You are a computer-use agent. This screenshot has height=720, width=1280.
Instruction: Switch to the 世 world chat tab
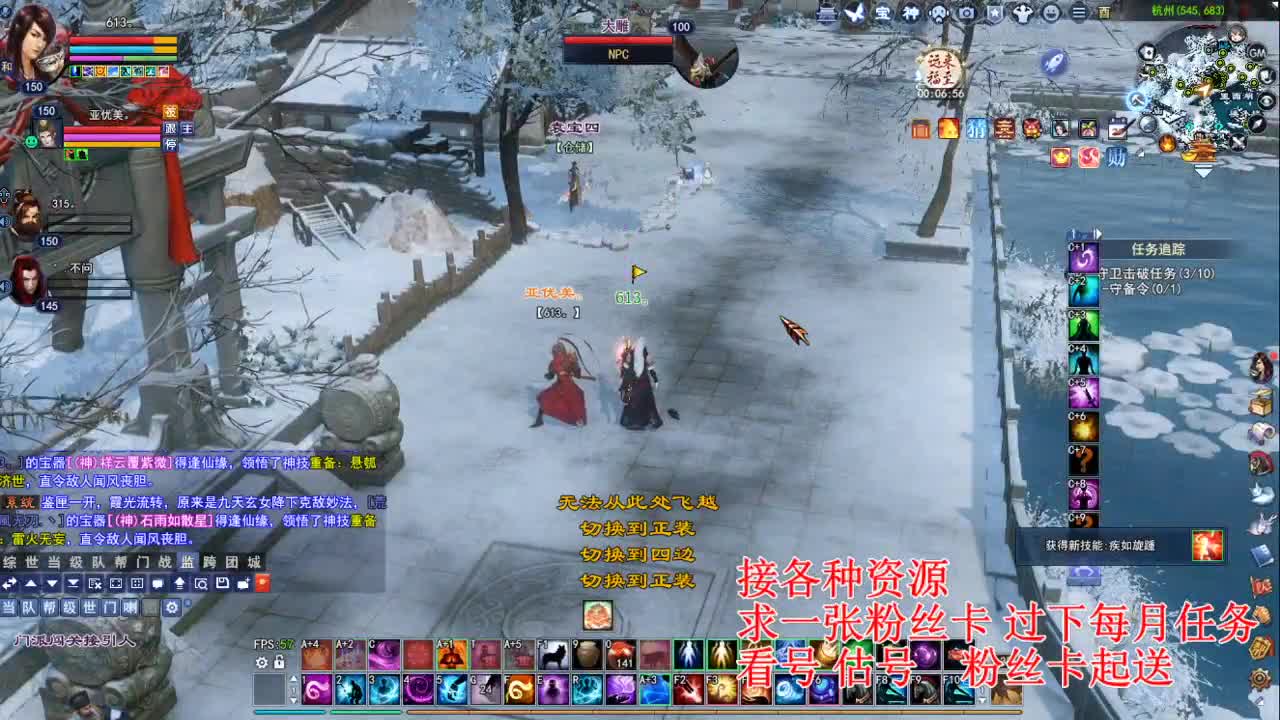[x=33, y=562]
